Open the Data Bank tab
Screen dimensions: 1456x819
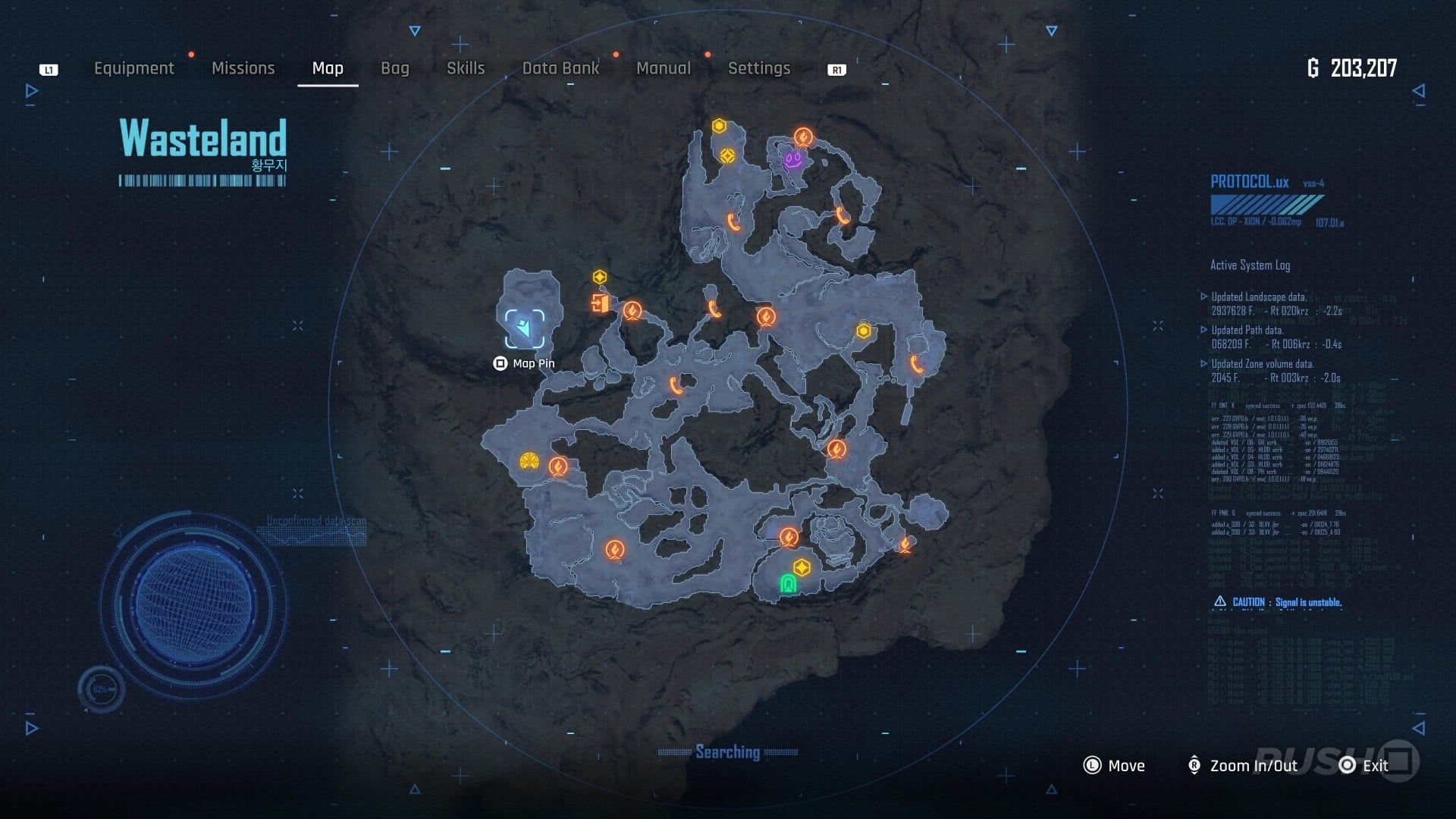click(x=560, y=68)
